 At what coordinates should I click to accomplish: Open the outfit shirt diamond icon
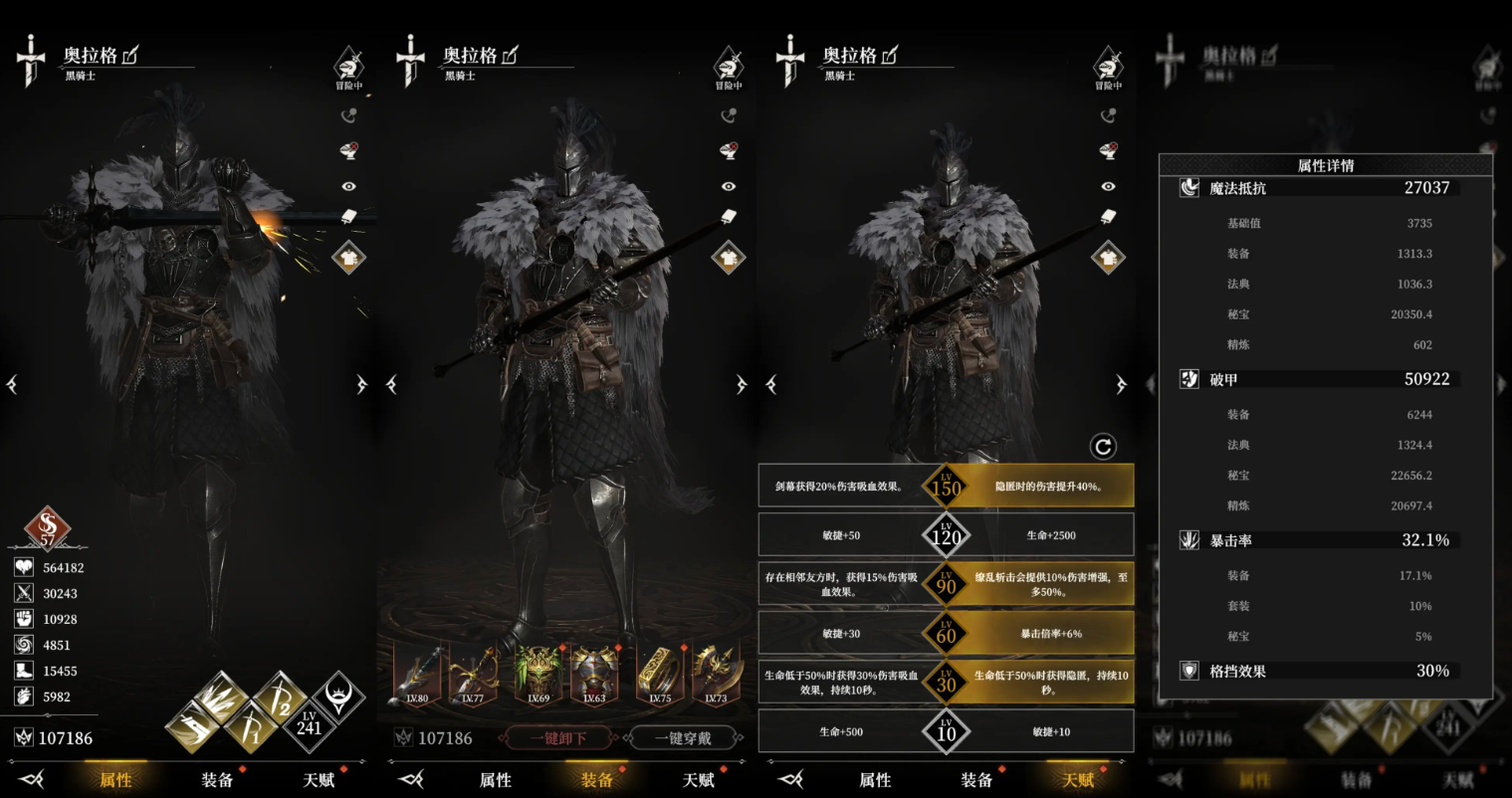tap(348, 257)
